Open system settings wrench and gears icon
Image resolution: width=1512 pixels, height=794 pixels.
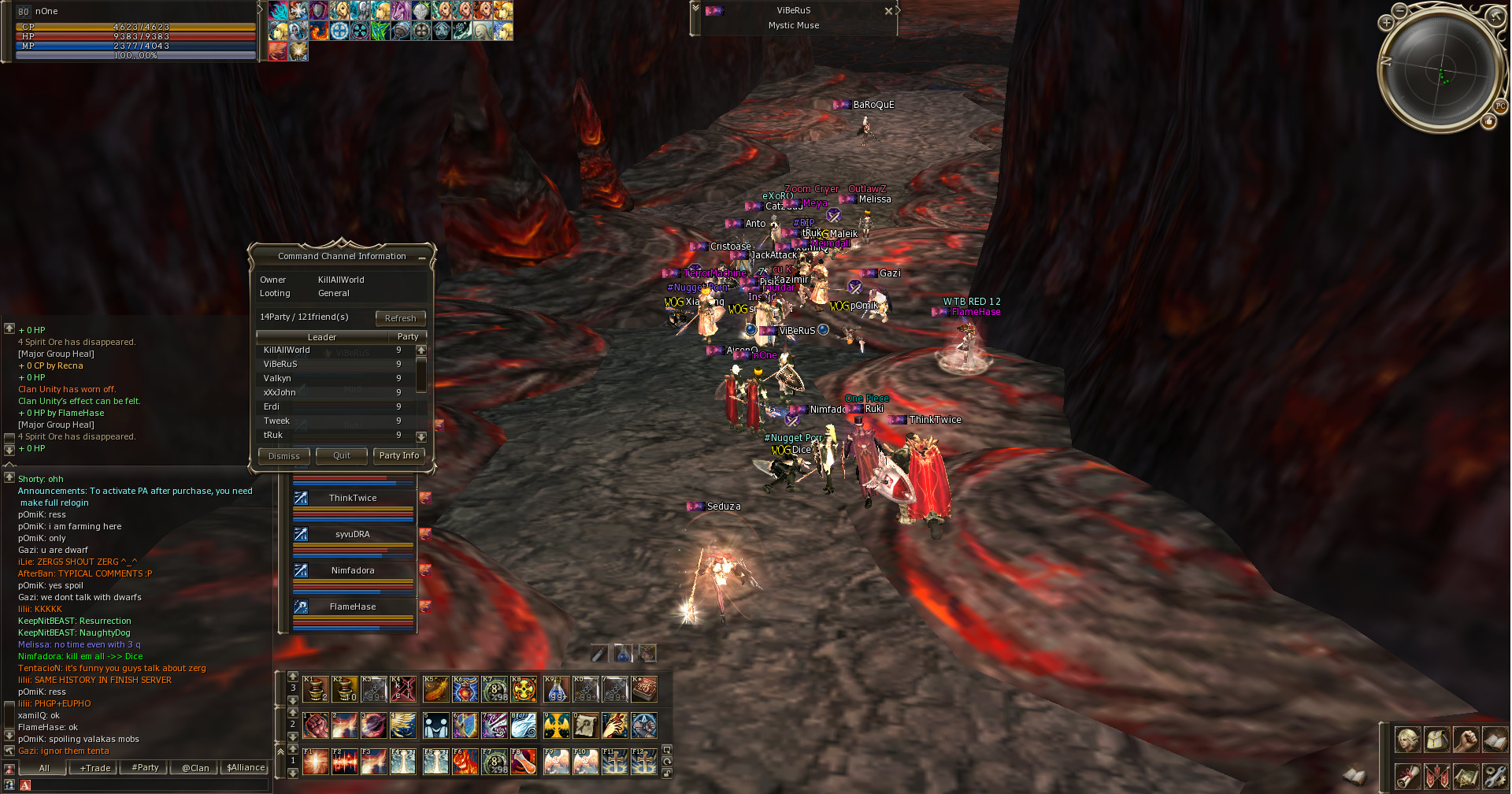coord(1494,777)
